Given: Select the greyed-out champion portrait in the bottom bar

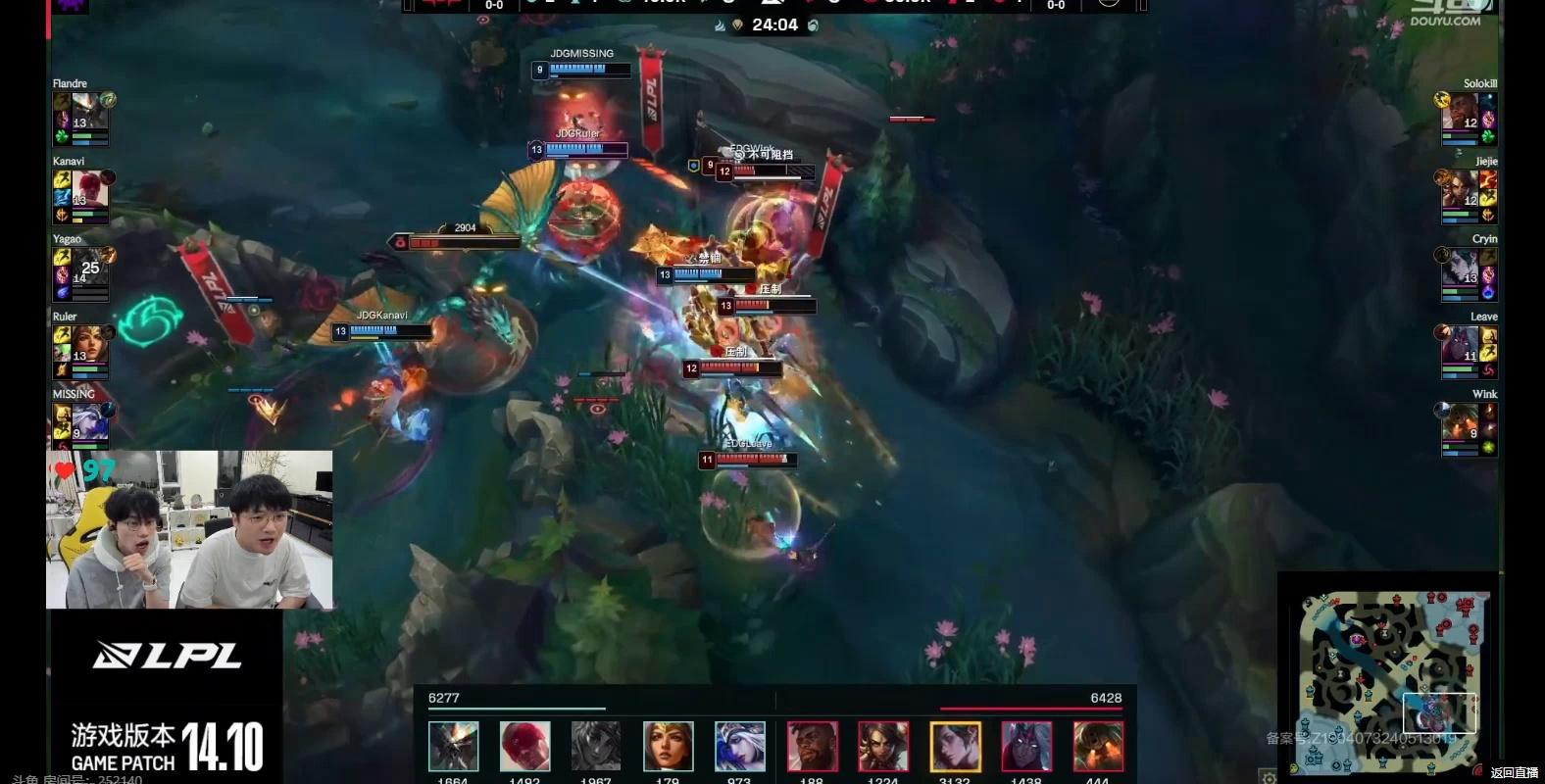Looking at the screenshot, I should (x=596, y=747).
